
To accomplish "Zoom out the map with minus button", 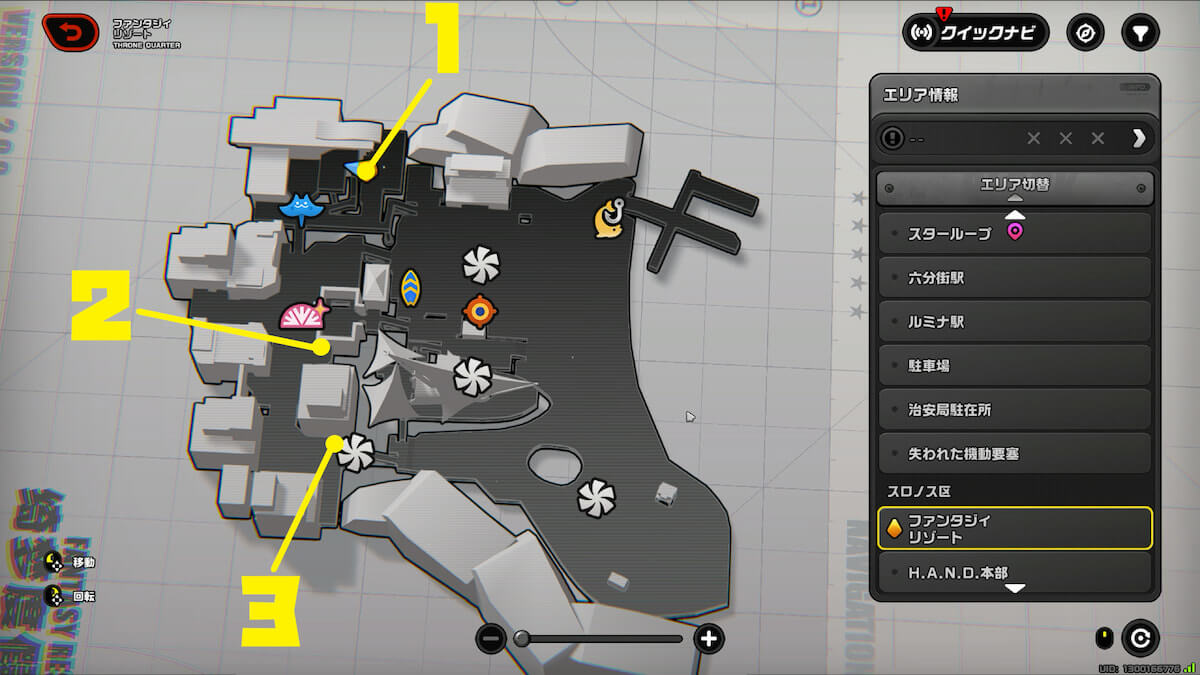I will (491, 638).
